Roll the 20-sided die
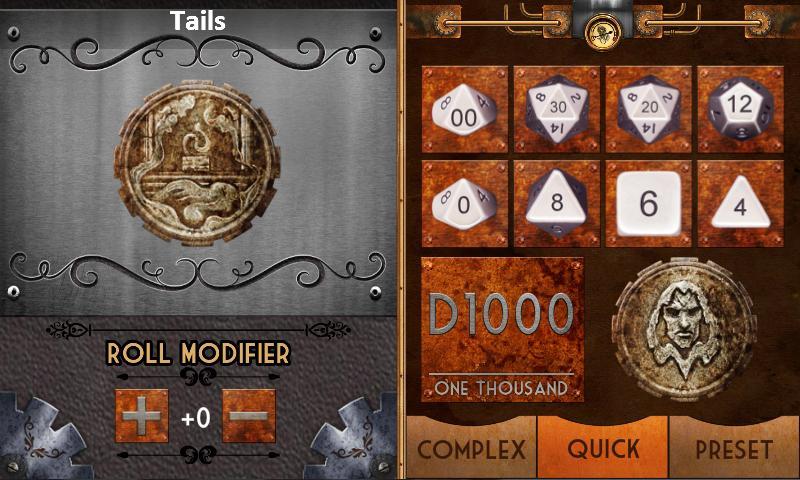800x480 pixels. coord(647,111)
